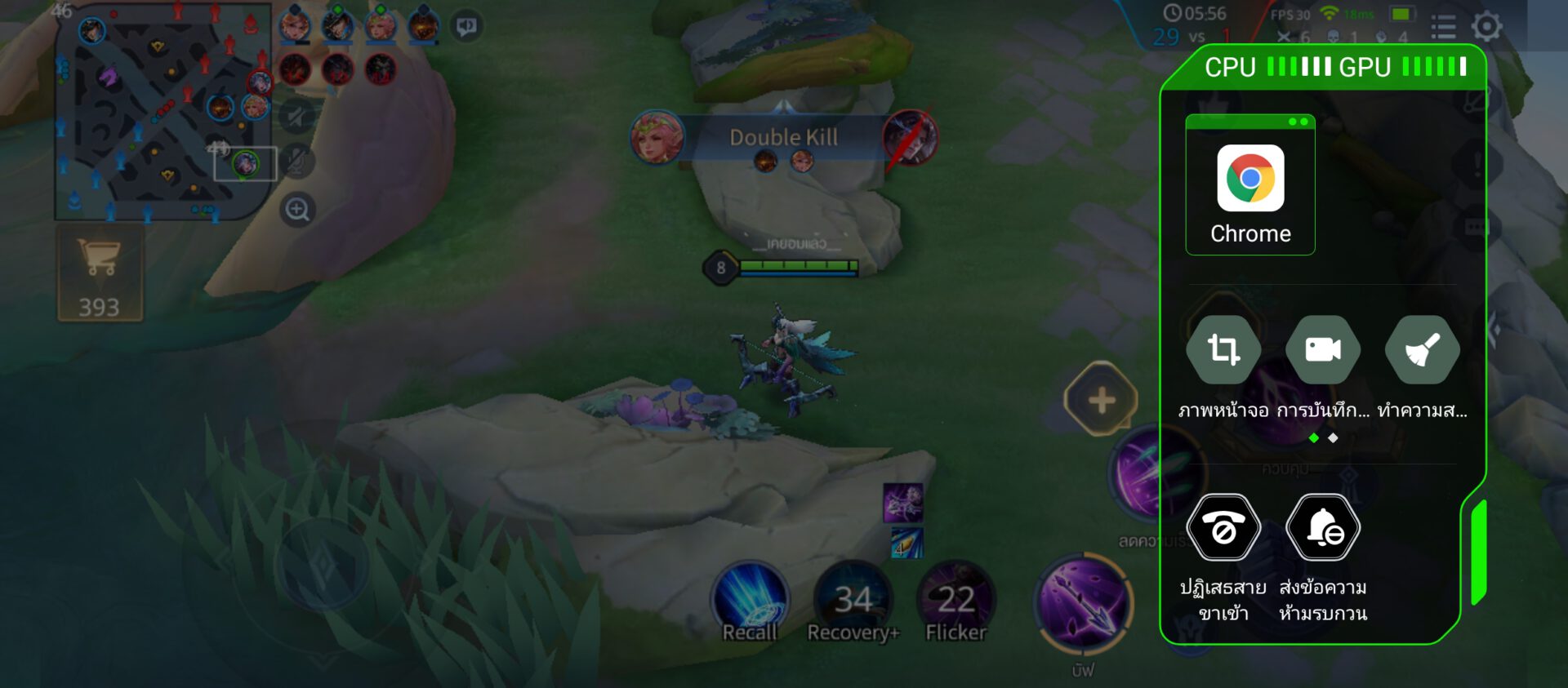The height and width of the screenshot is (688, 1568).
Task: Toggle the microphone mute icon
Action: [297, 162]
